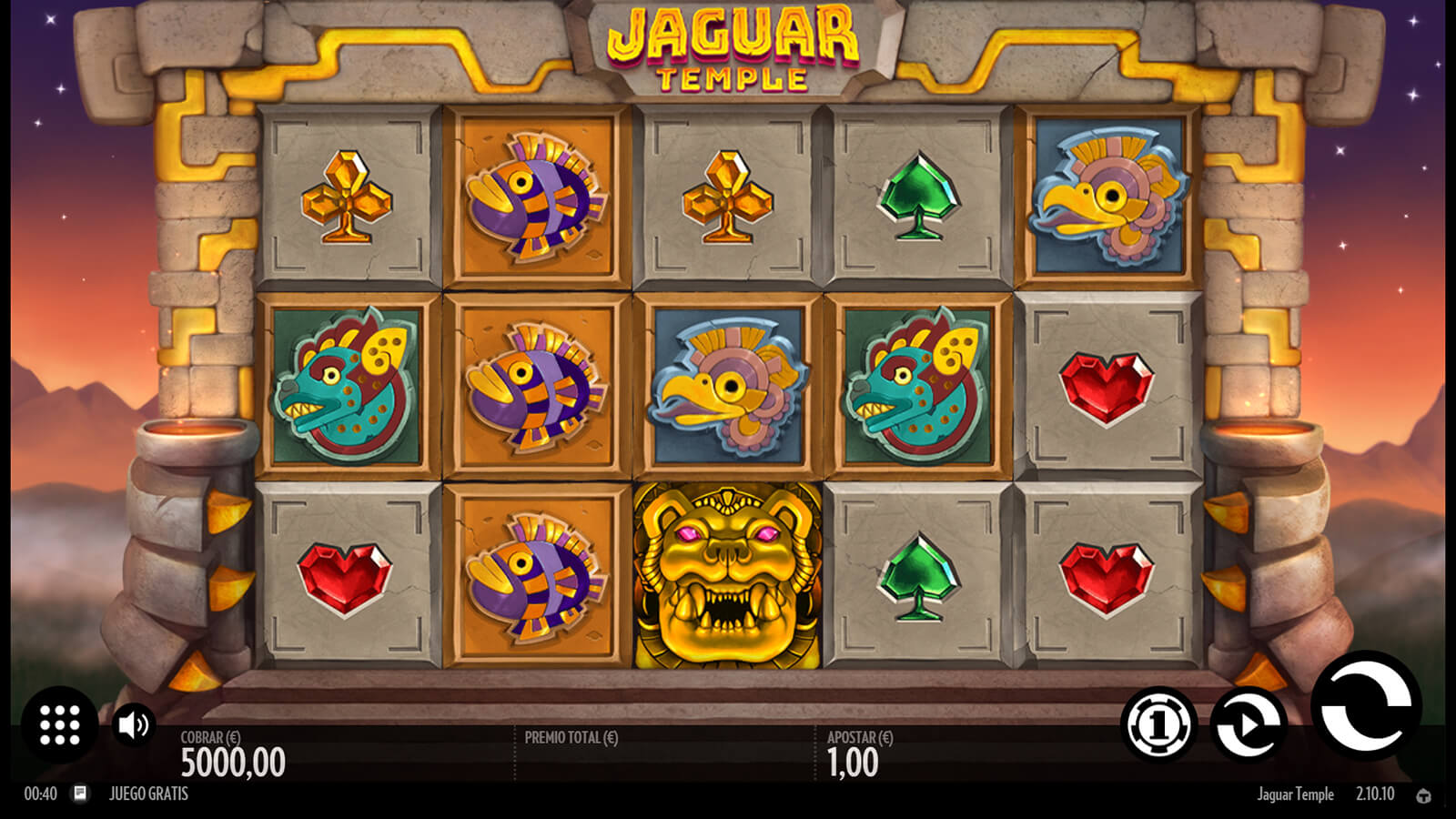Image resolution: width=1456 pixels, height=819 pixels.
Task: Click the Thunderkick logo icon in the corner
Action: [x=1423, y=795]
